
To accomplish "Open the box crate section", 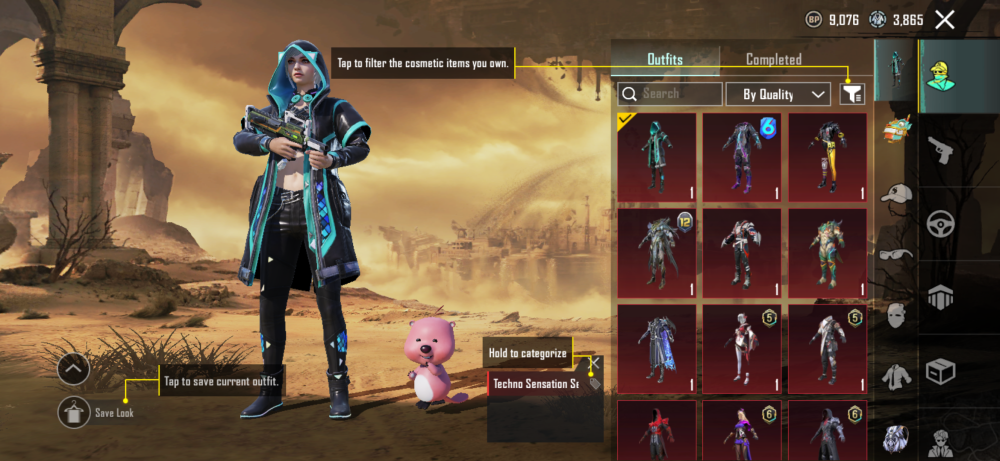I will click(x=940, y=371).
